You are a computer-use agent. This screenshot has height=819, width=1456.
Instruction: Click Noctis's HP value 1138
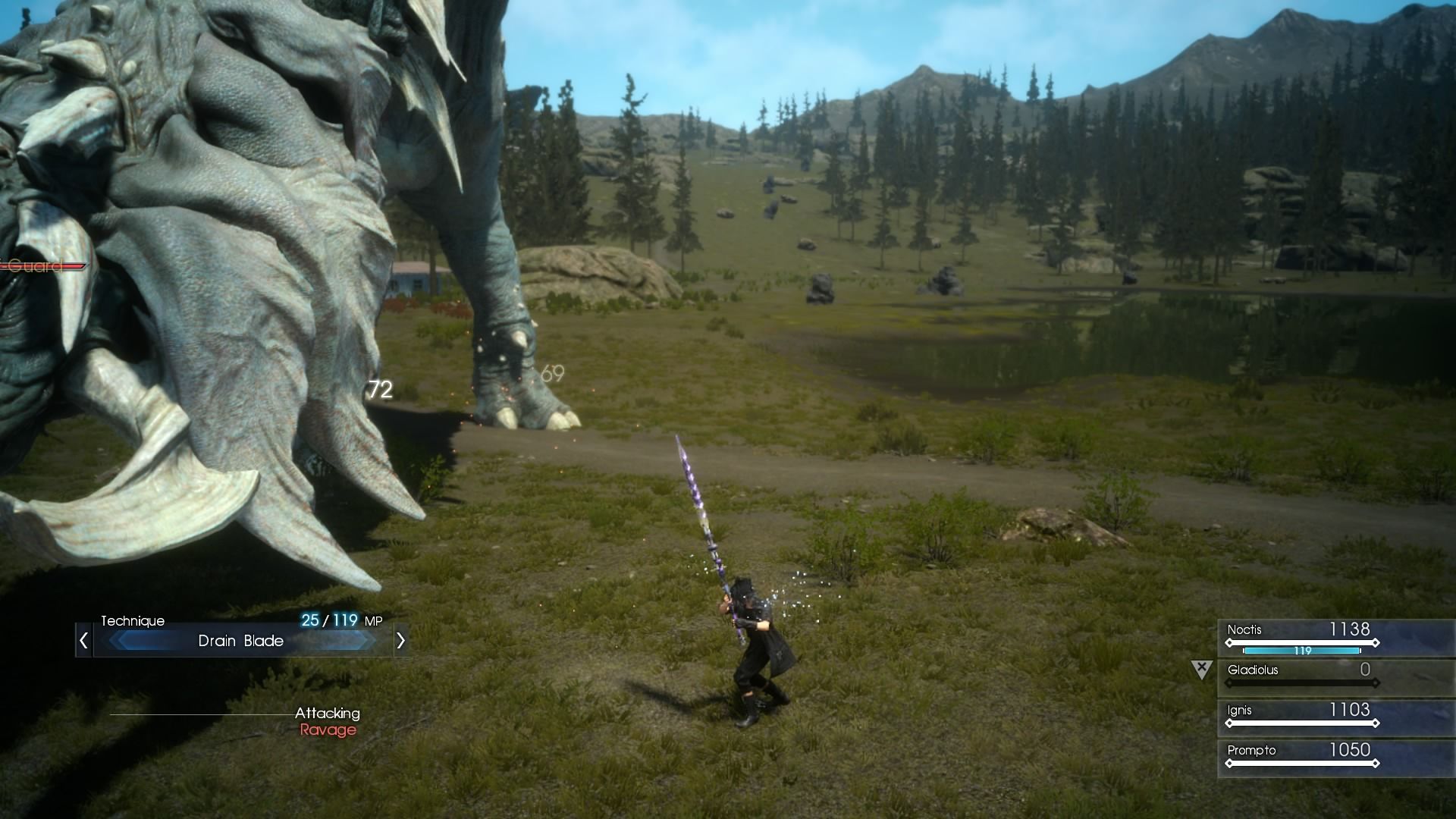point(1350,629)
